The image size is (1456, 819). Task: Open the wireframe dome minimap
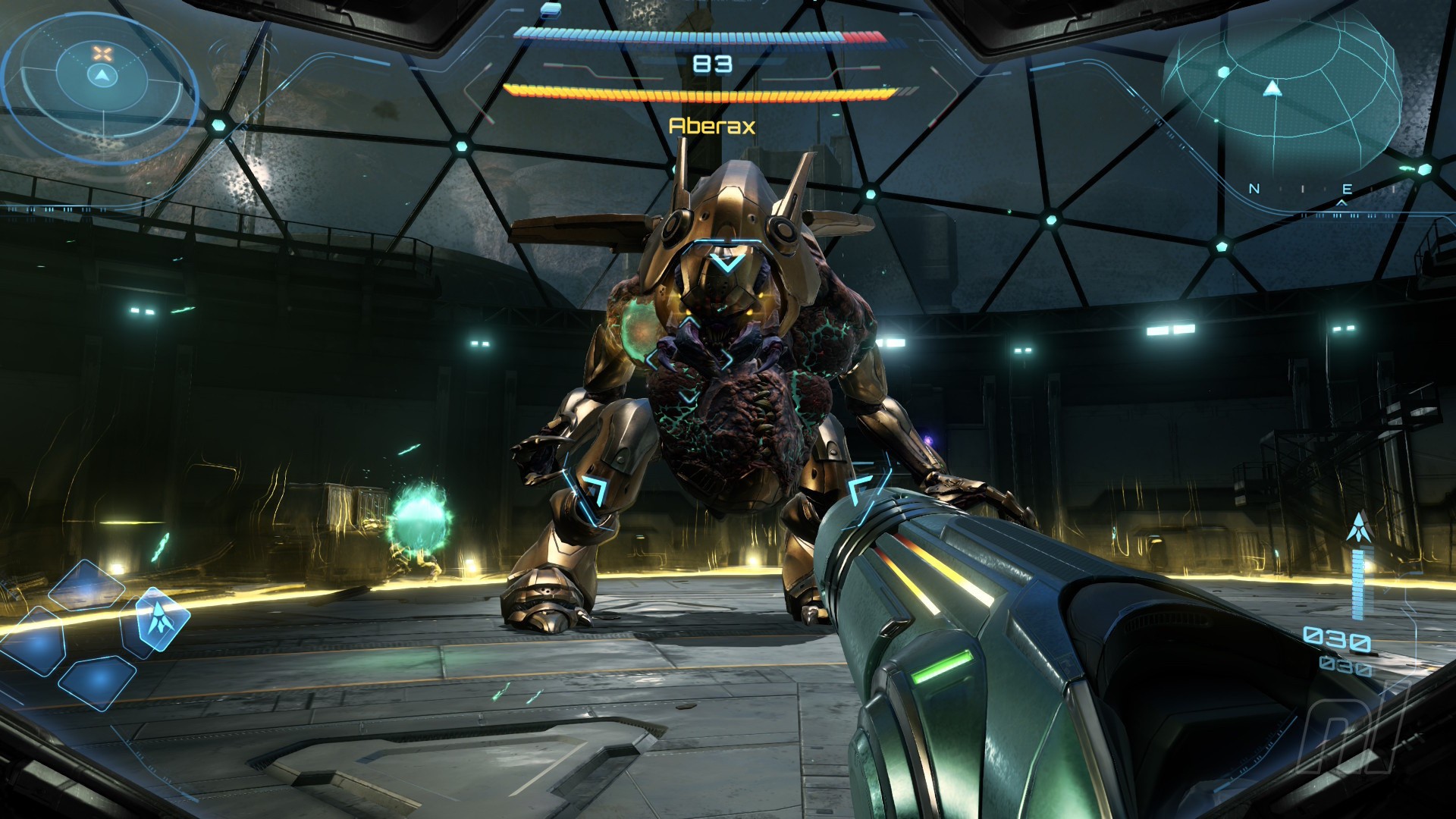coord(1283,95)
